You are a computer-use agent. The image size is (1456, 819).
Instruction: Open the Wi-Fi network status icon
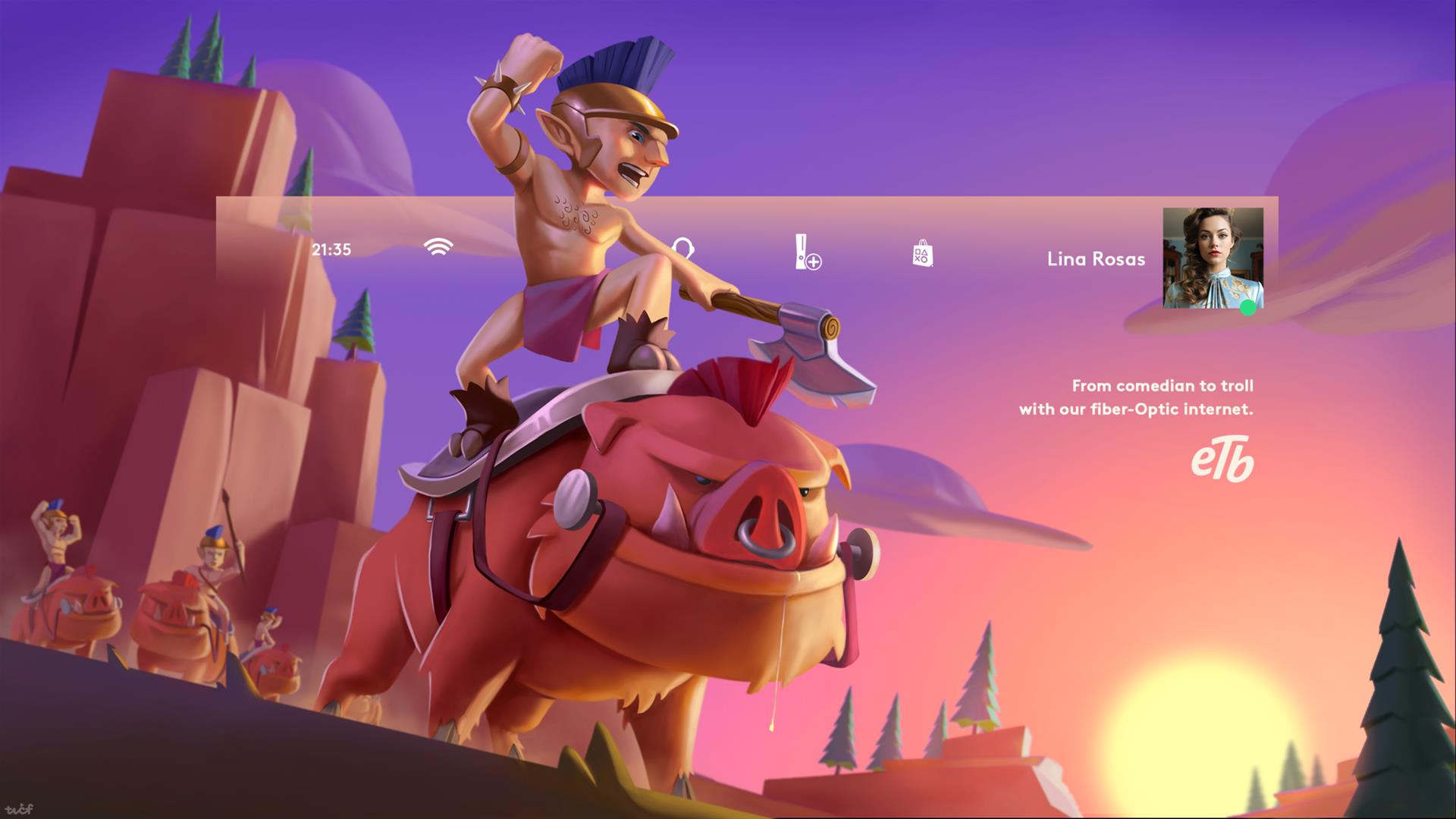click(438, 247)
